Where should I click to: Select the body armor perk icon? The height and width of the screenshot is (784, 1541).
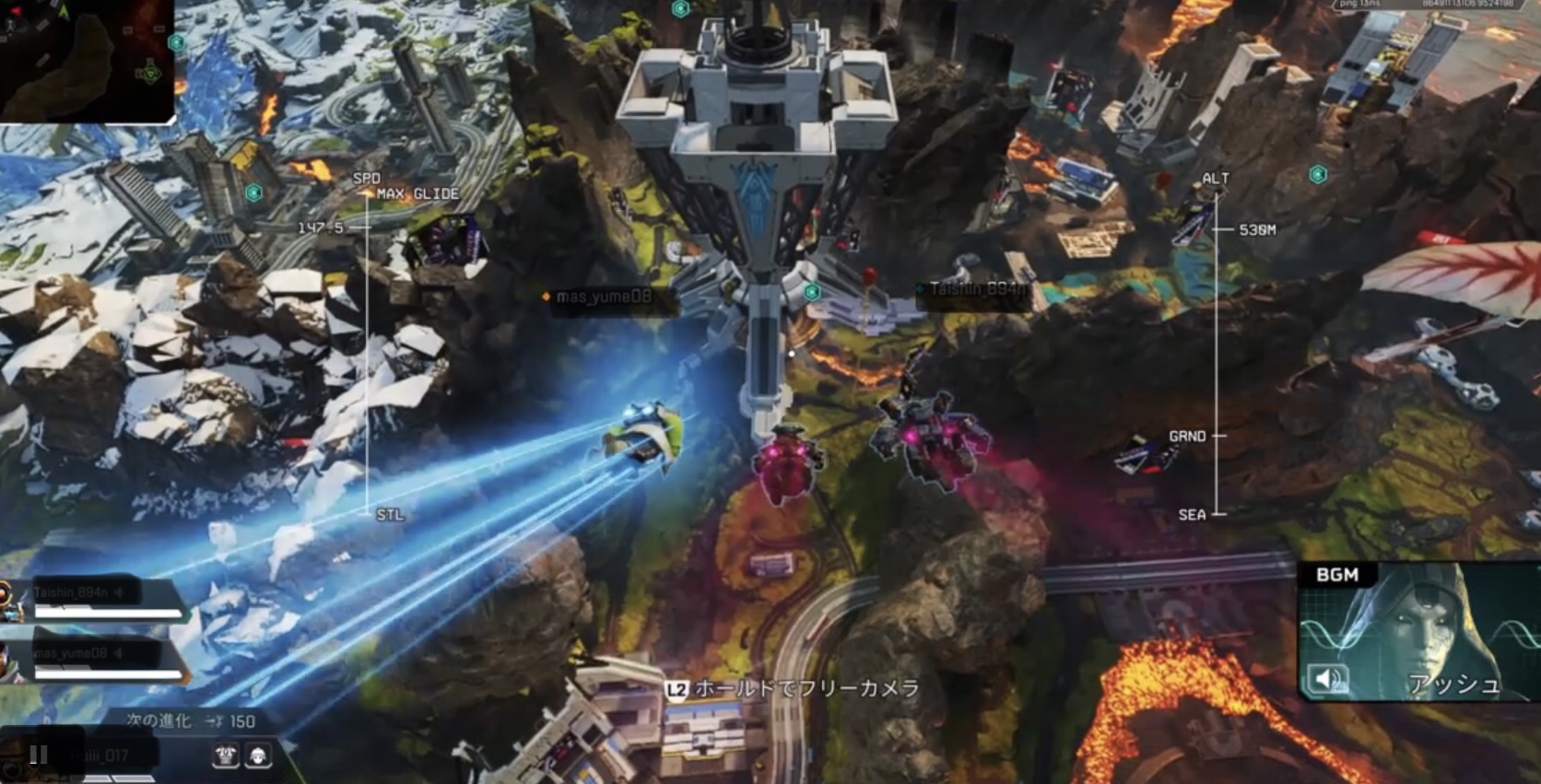coord(226,756)
